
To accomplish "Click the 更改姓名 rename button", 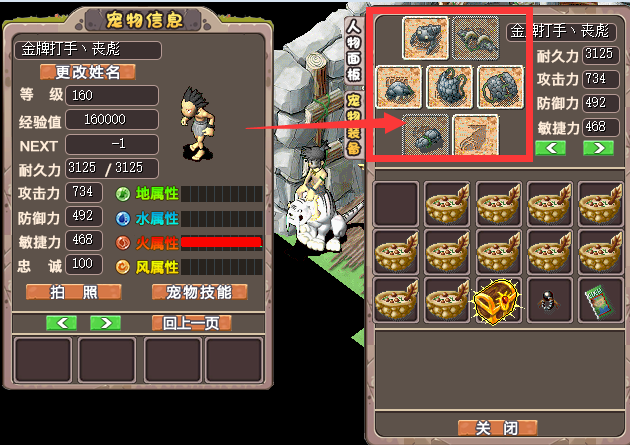I will (87, 72).
